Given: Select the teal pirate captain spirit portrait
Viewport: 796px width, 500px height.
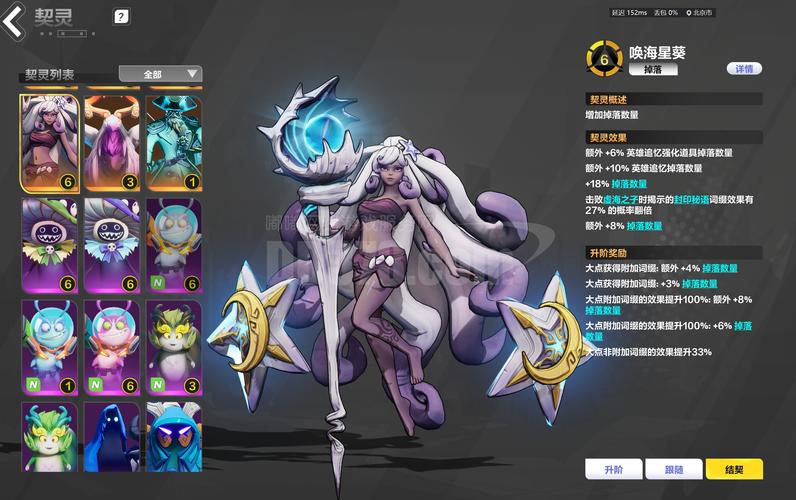Looking at the screenshot, I should [x=173, y=143].
